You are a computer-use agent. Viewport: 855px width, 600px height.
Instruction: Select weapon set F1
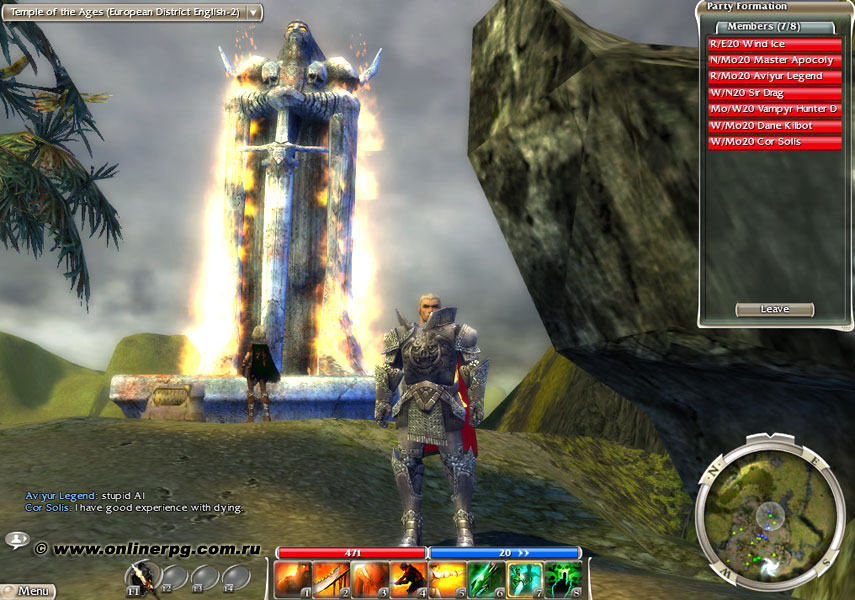click(x=141, y=578)
